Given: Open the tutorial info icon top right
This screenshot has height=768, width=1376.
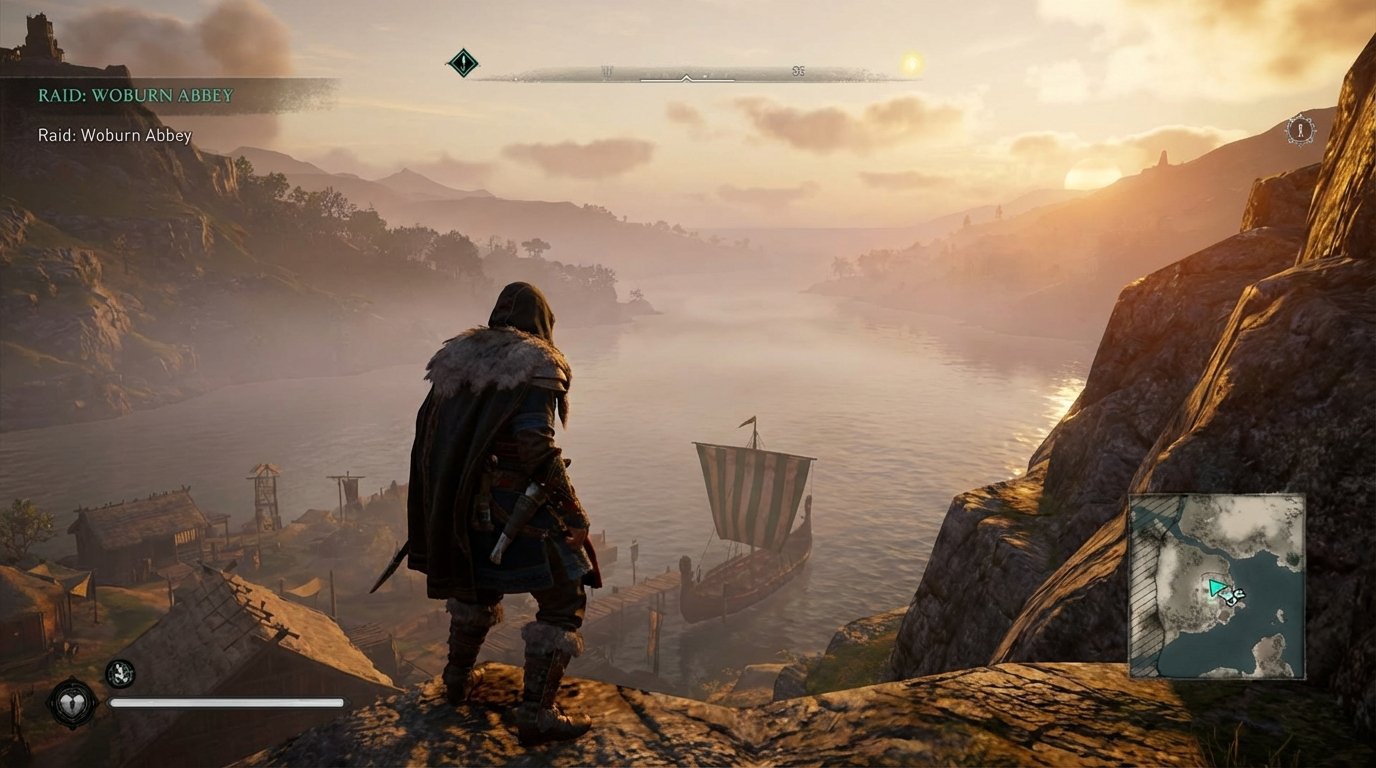Looking at the screenshot, I should tap(1302, 131).
